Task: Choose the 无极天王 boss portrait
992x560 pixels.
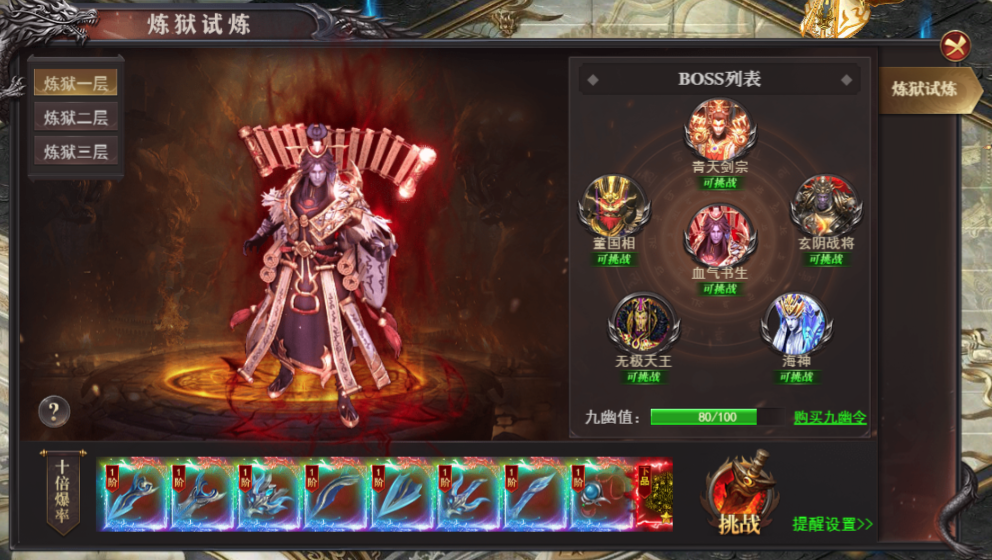Action: tap(644, 322)
